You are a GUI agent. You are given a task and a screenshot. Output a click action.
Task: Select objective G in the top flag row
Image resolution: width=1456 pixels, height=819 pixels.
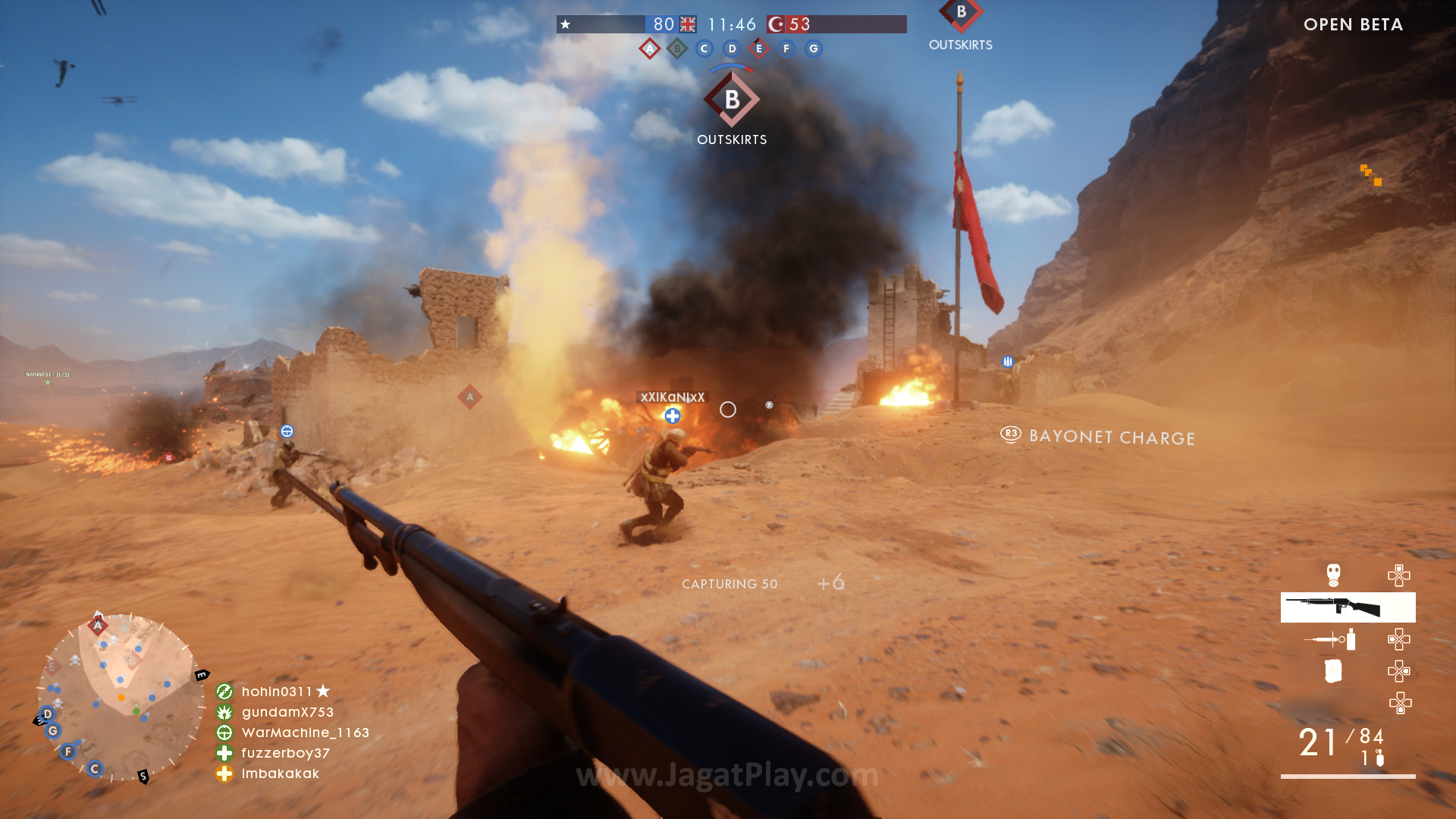[x=814, y=49]
